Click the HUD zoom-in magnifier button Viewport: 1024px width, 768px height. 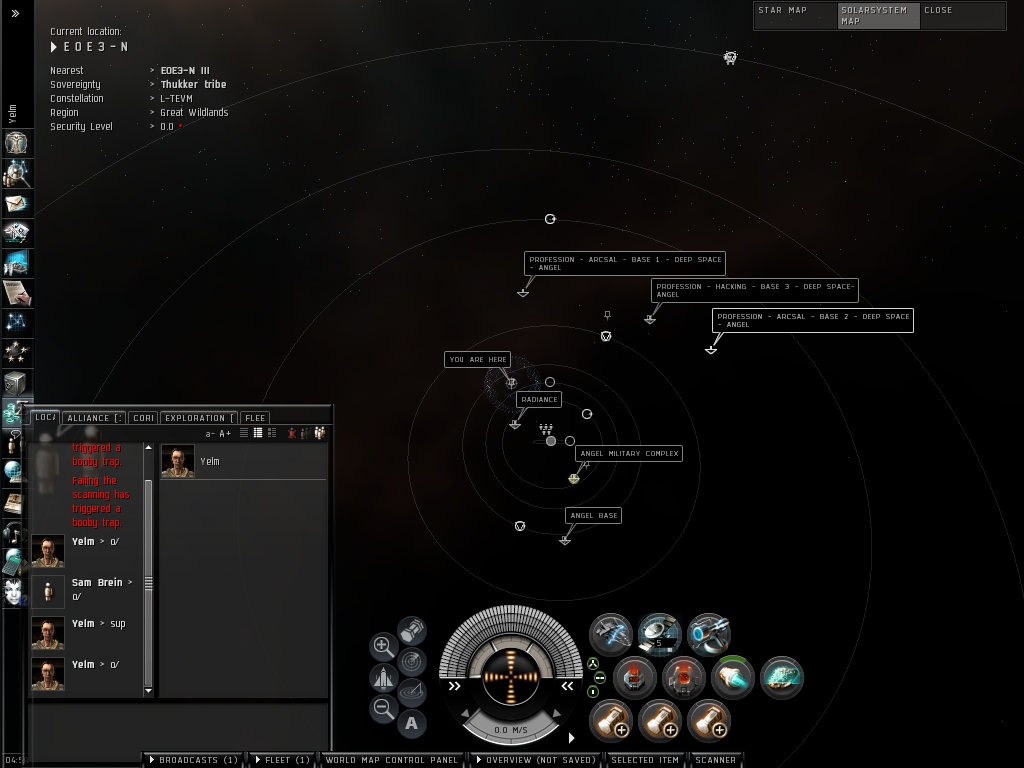(x=383, y=646)
